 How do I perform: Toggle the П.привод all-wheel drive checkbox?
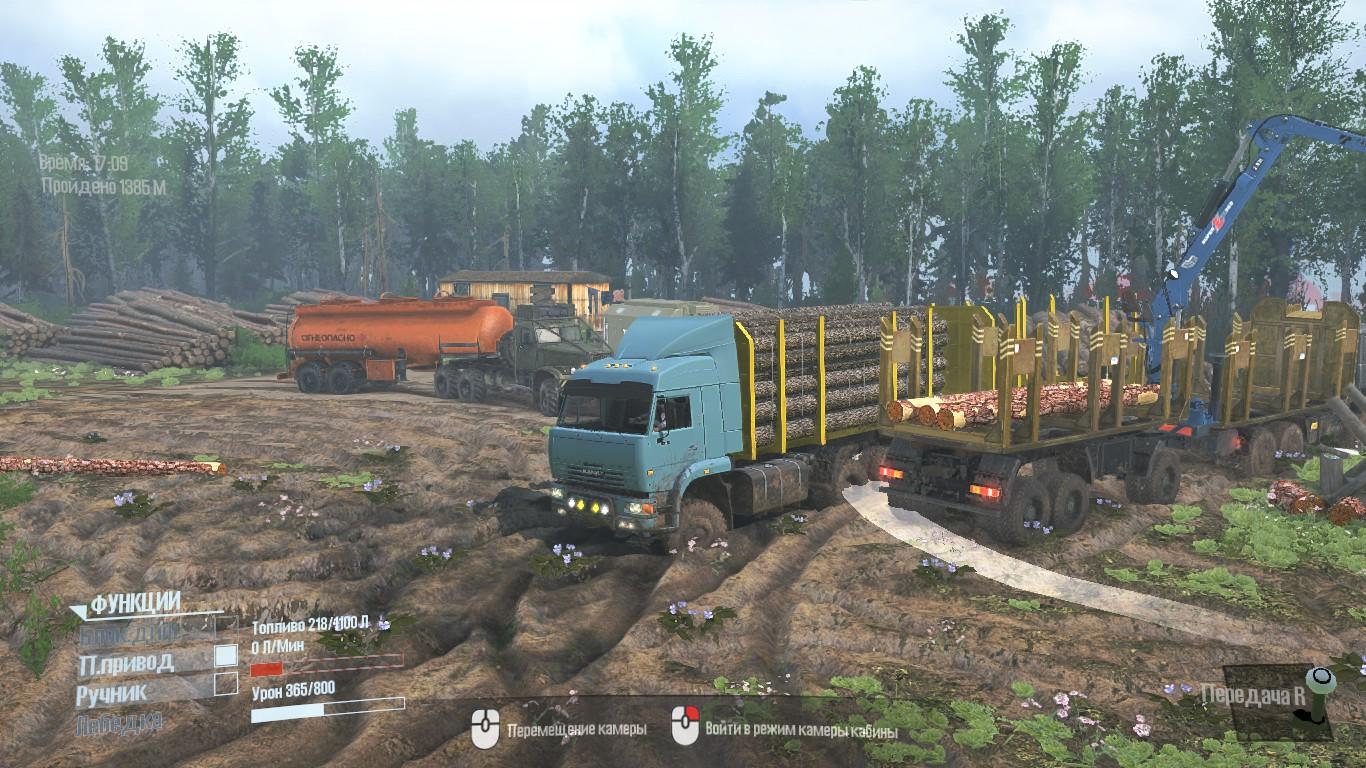pos(227,656)
